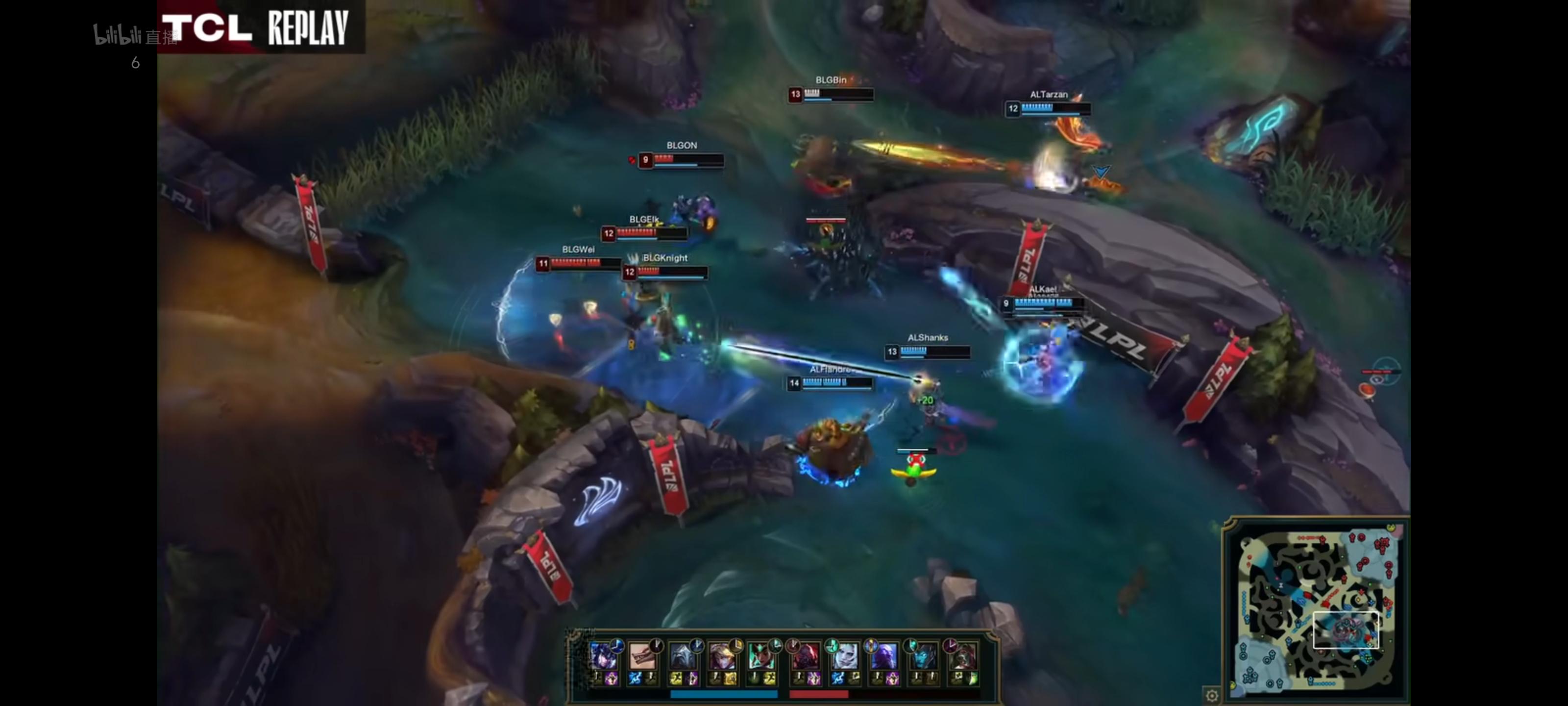Click the bilibili live logo watermark

[x=135, y=35]
